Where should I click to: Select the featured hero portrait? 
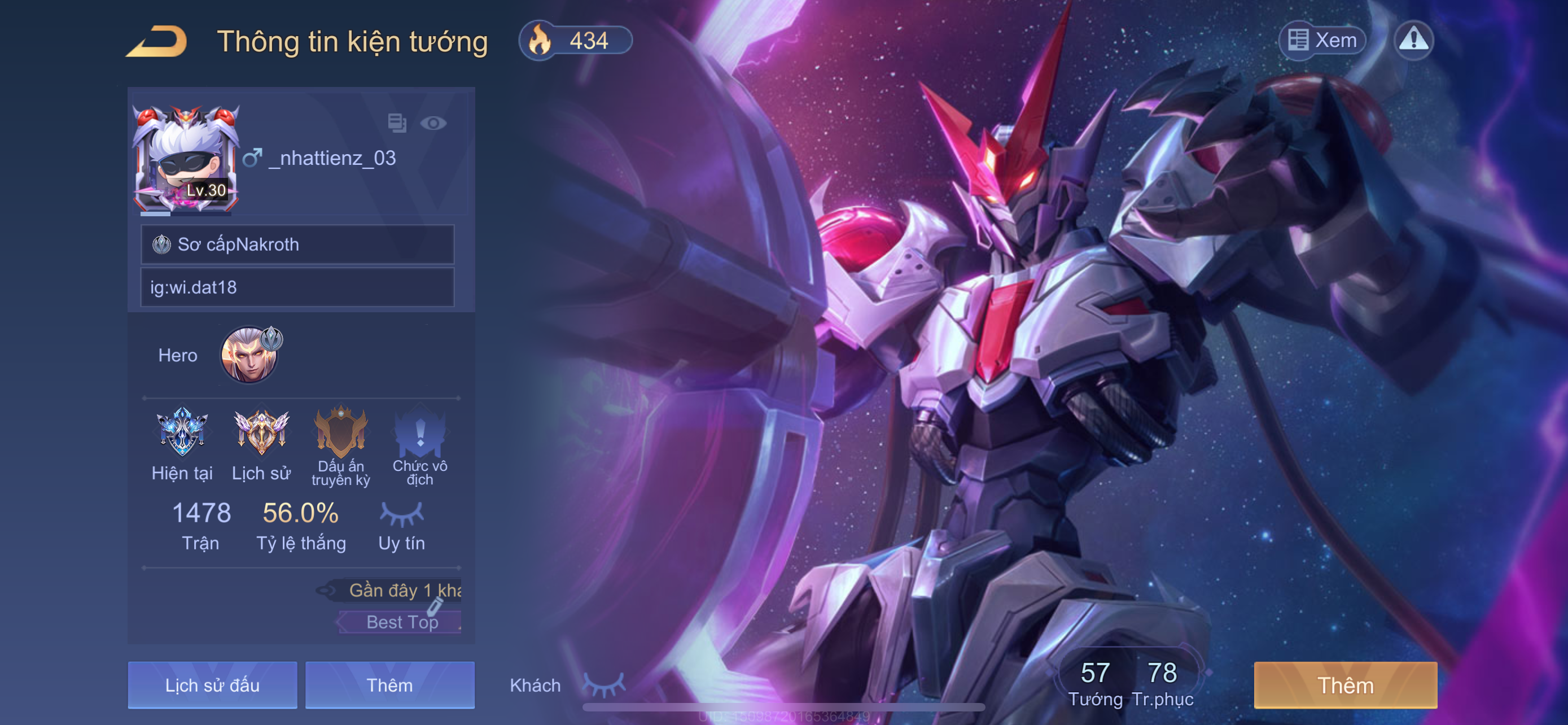tap(249, 354)
